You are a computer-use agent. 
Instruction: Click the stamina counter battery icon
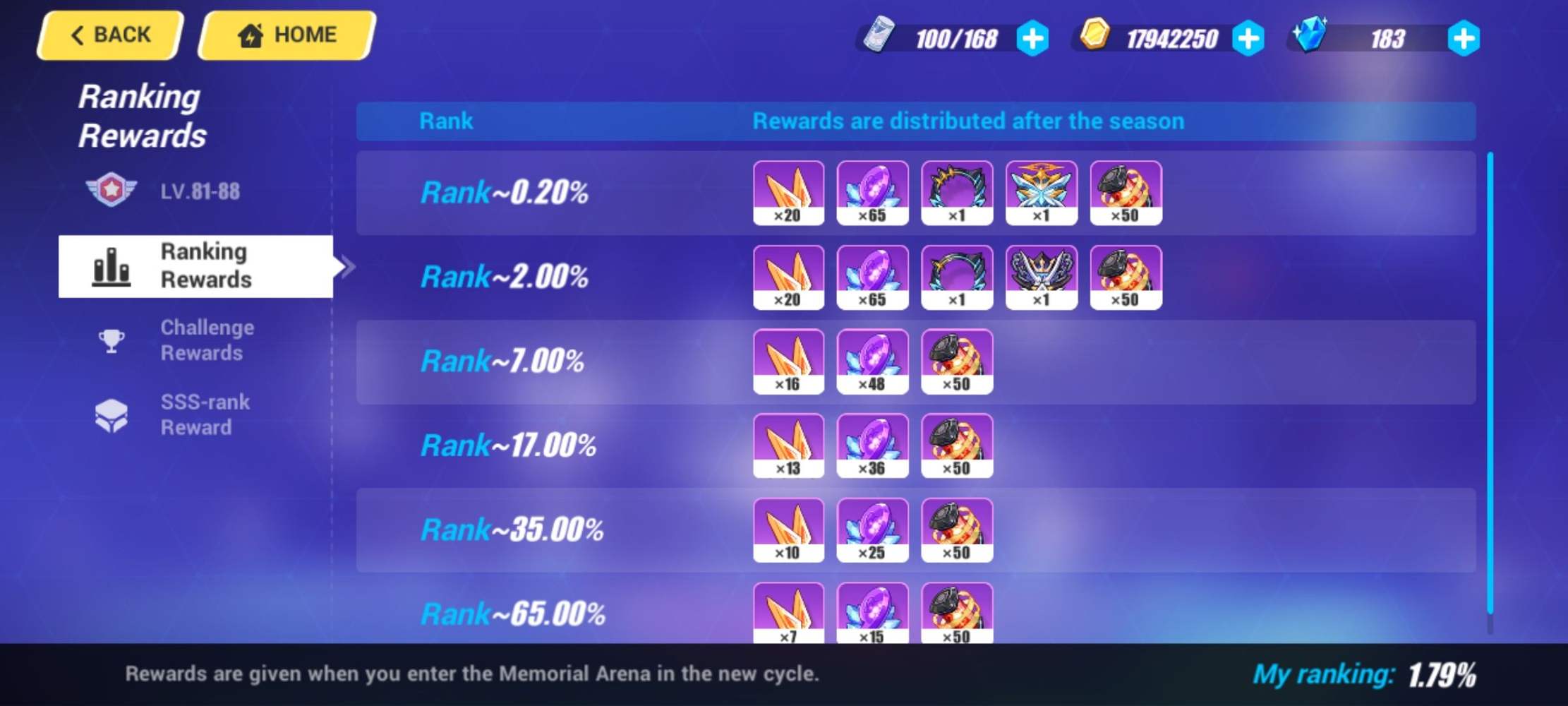878,37
